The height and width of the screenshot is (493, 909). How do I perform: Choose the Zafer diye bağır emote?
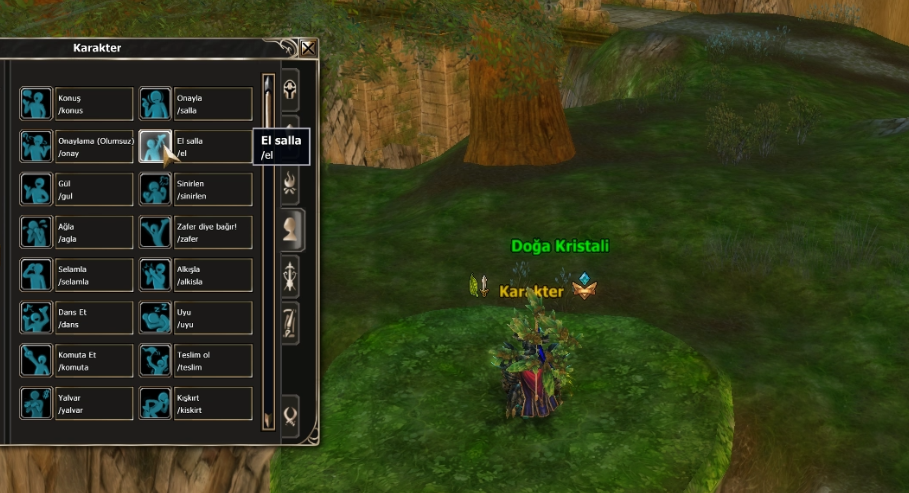(155, 232)
